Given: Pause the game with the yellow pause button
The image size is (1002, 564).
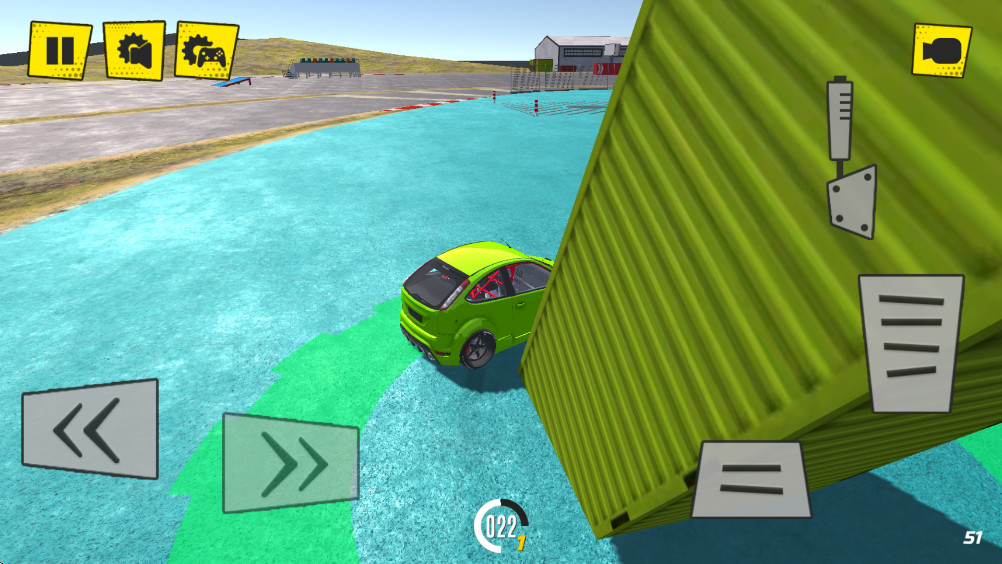Looking at the screenshot, I should pyautogui.click(x=60, y=50).
